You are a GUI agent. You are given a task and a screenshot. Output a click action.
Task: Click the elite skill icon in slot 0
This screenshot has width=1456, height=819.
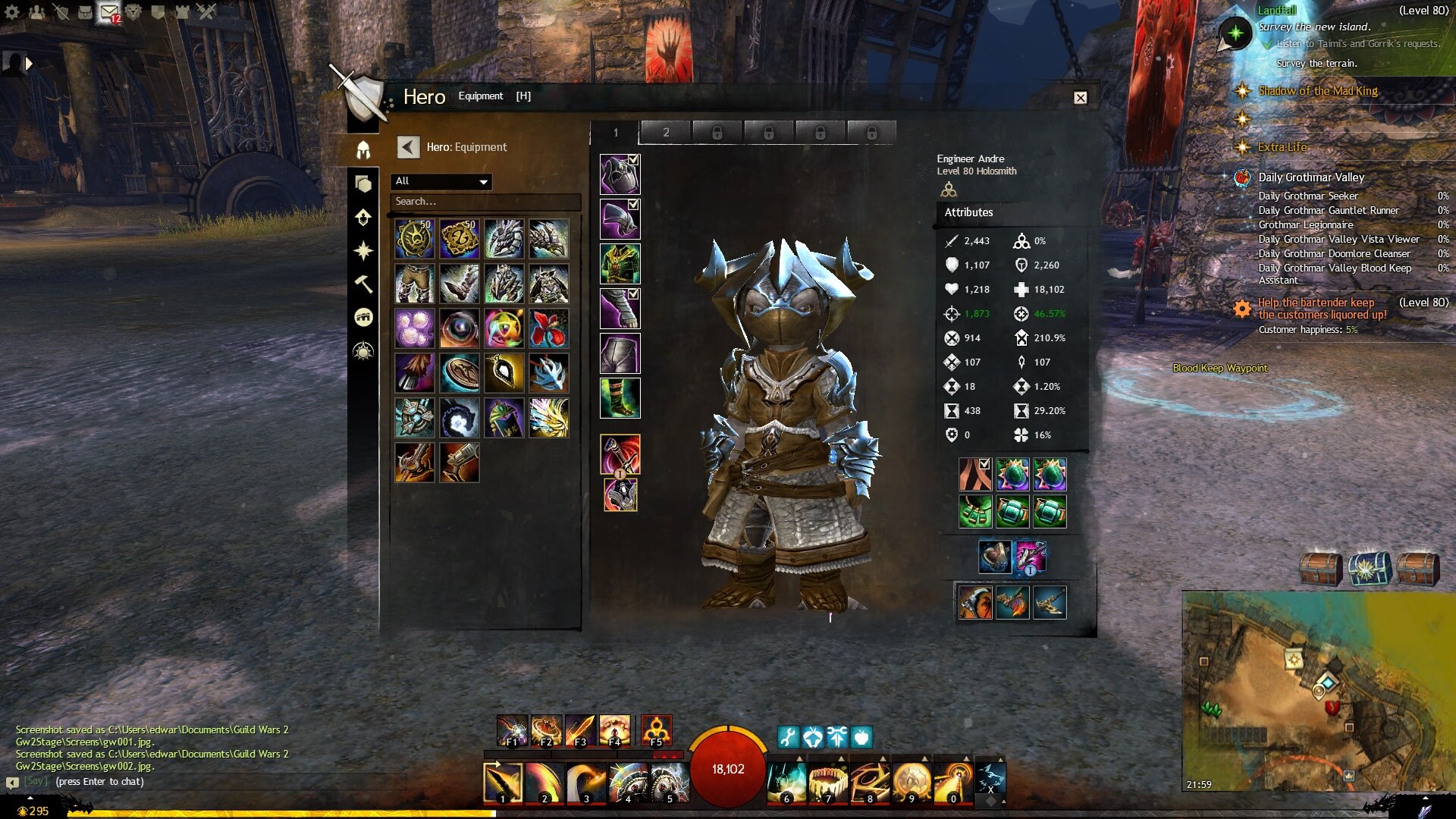coord(952,778)
